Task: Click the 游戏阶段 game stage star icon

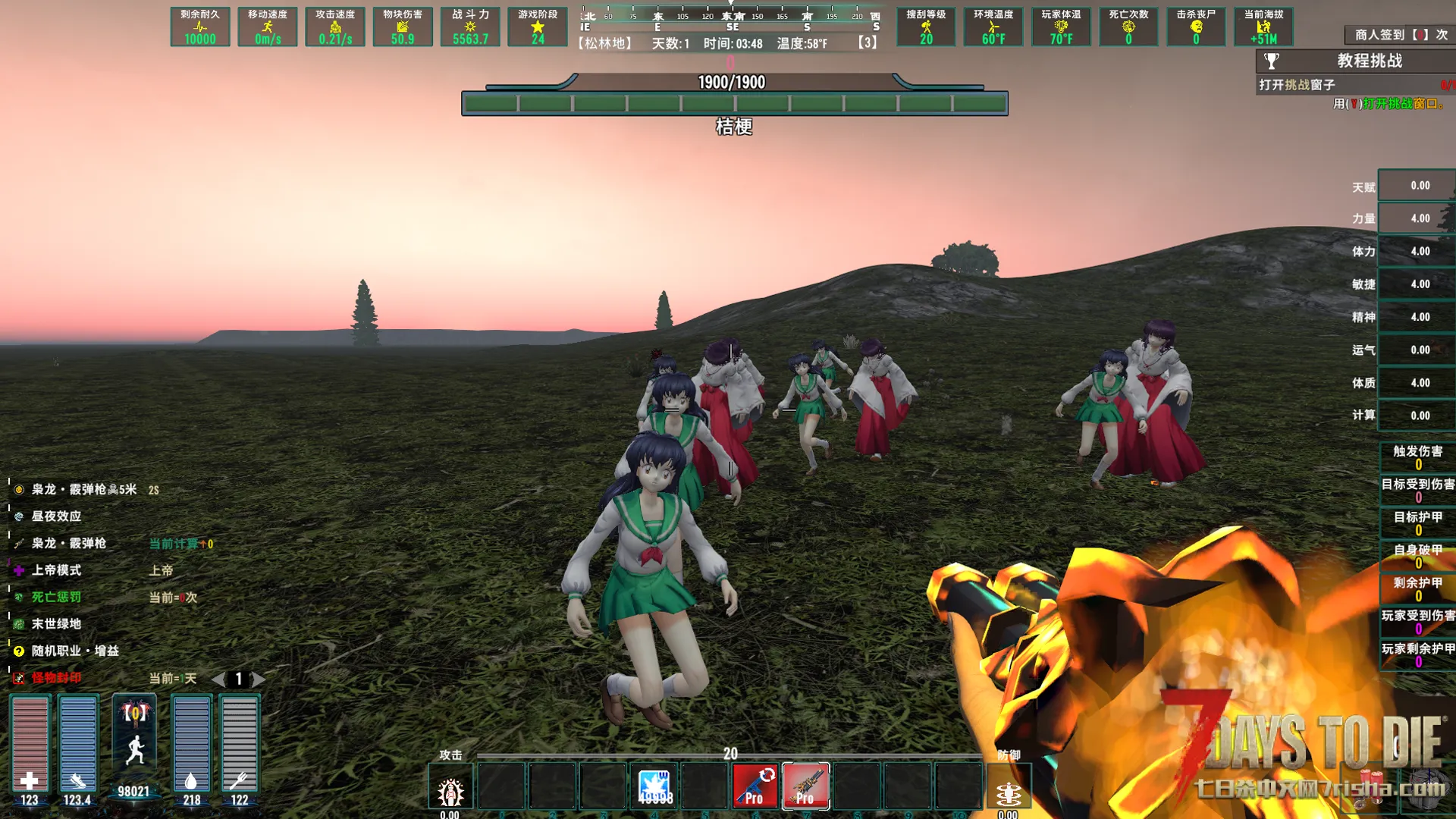Action: pyautogui.click(x=538, y=27)
